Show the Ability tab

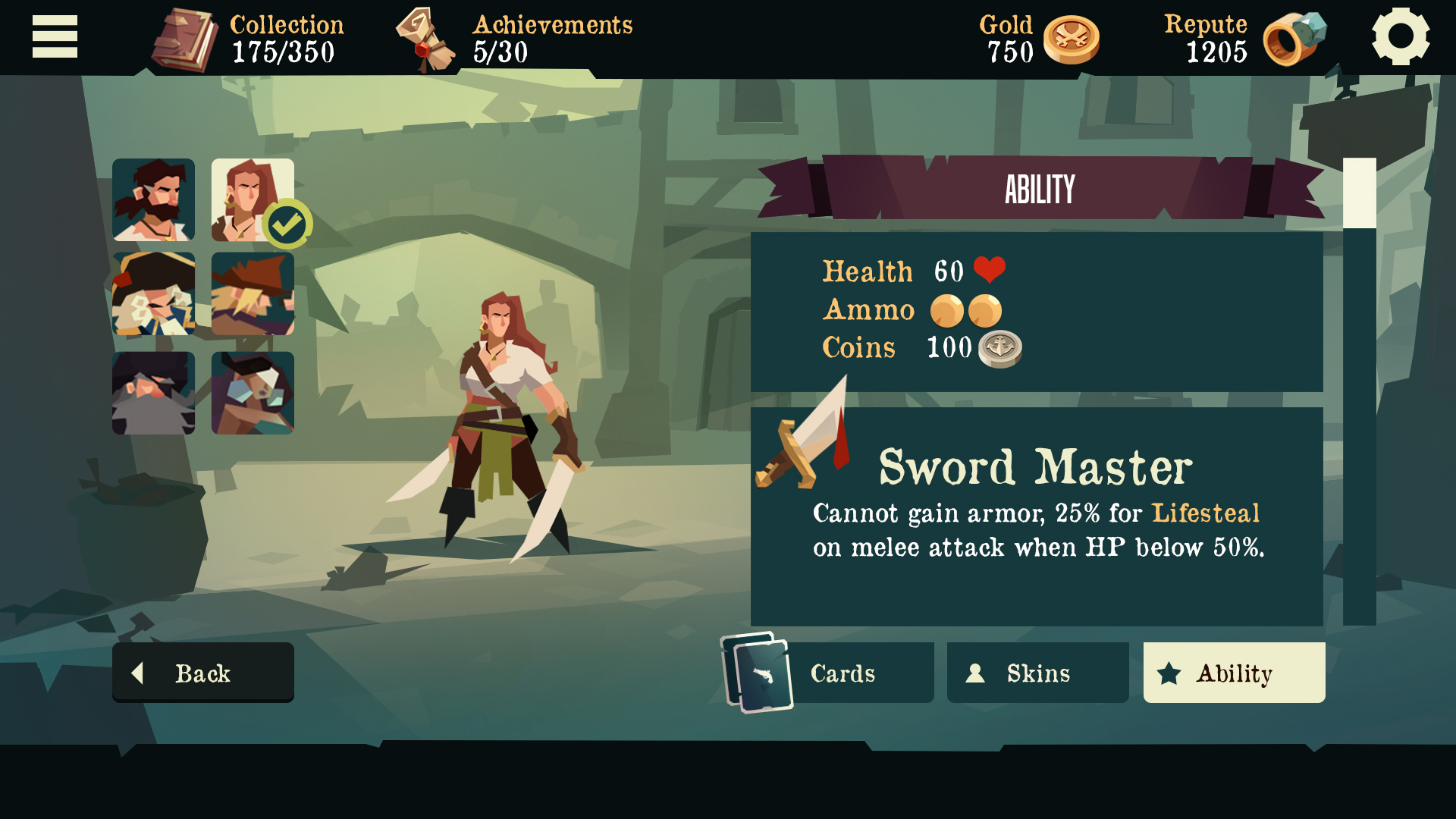pos(1234,673)
